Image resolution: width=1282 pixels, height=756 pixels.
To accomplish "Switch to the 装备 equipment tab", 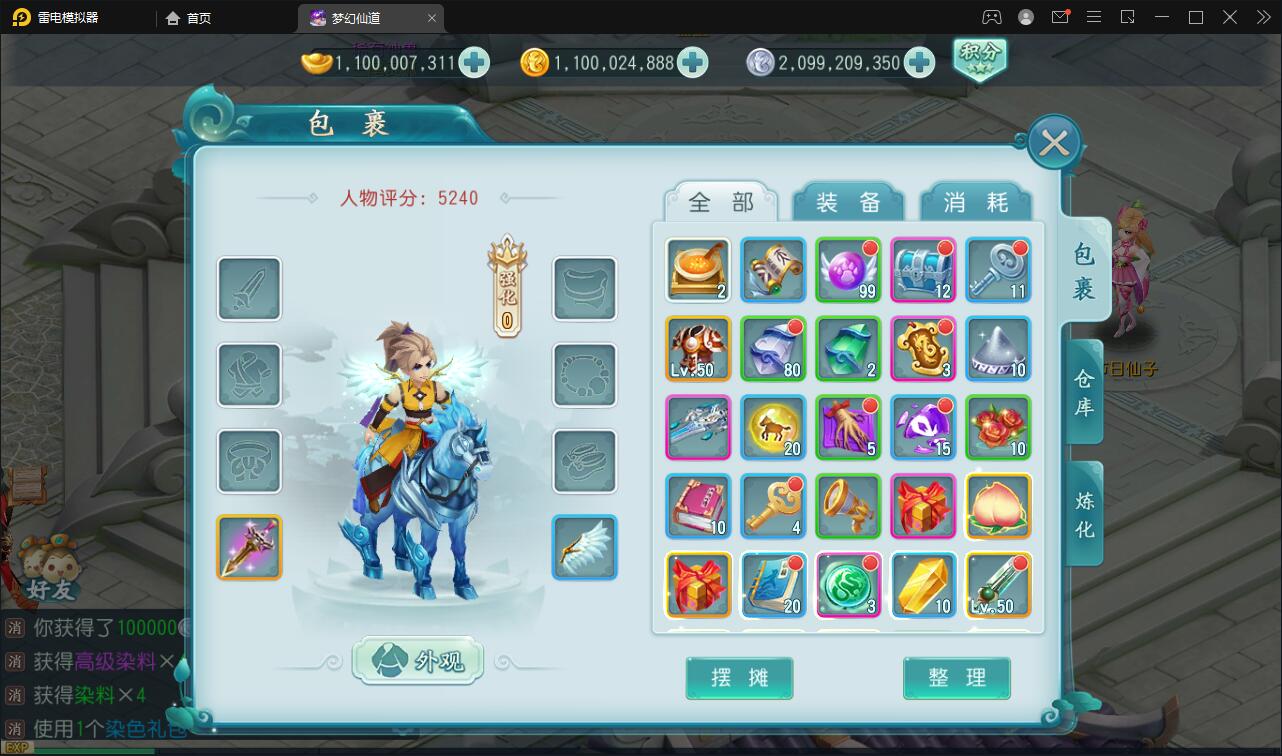I will pyautogui.click(x=847, y=201).
